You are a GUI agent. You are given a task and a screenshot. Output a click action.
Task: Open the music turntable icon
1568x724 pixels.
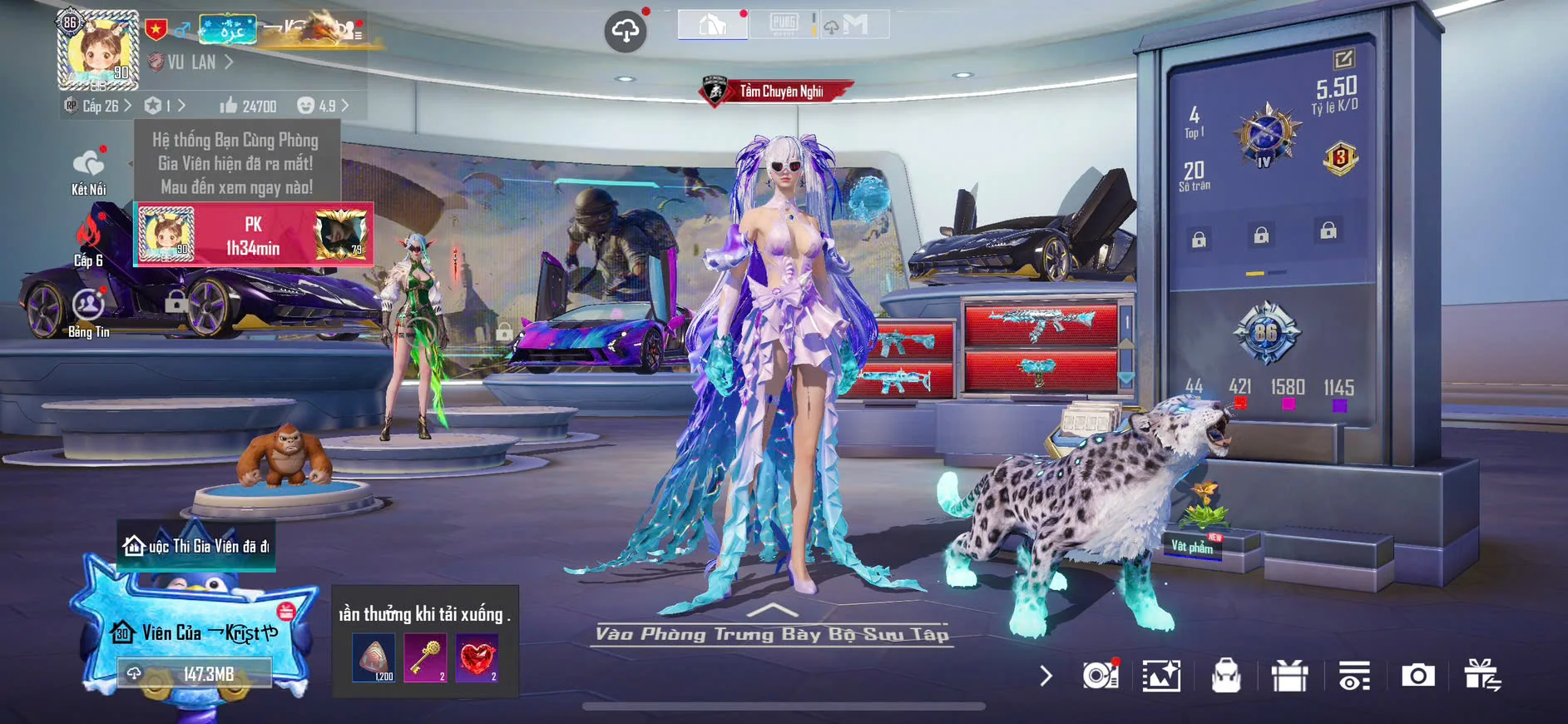coord(1100,676)
